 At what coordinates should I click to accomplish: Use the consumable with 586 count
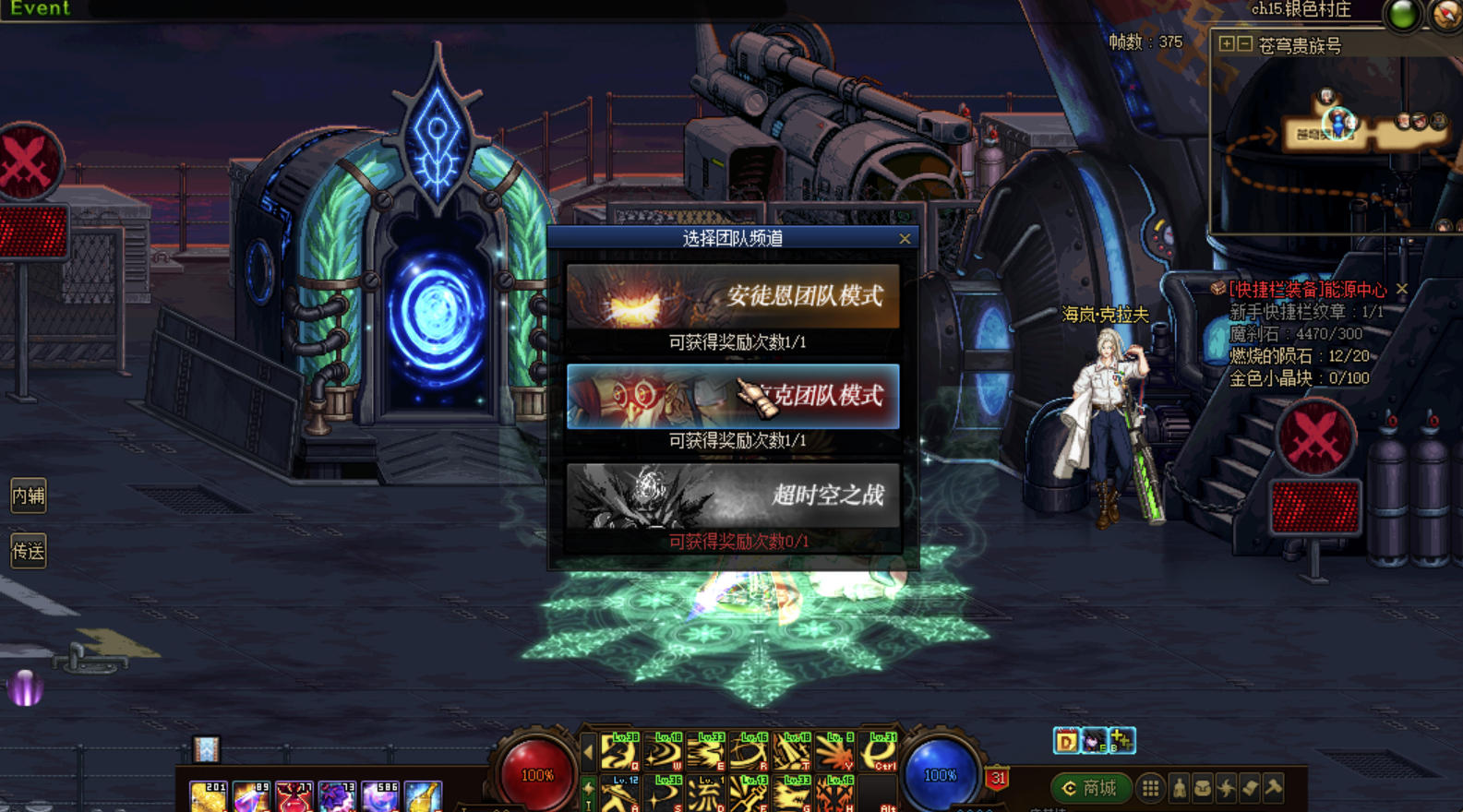(x=379, y=796)
